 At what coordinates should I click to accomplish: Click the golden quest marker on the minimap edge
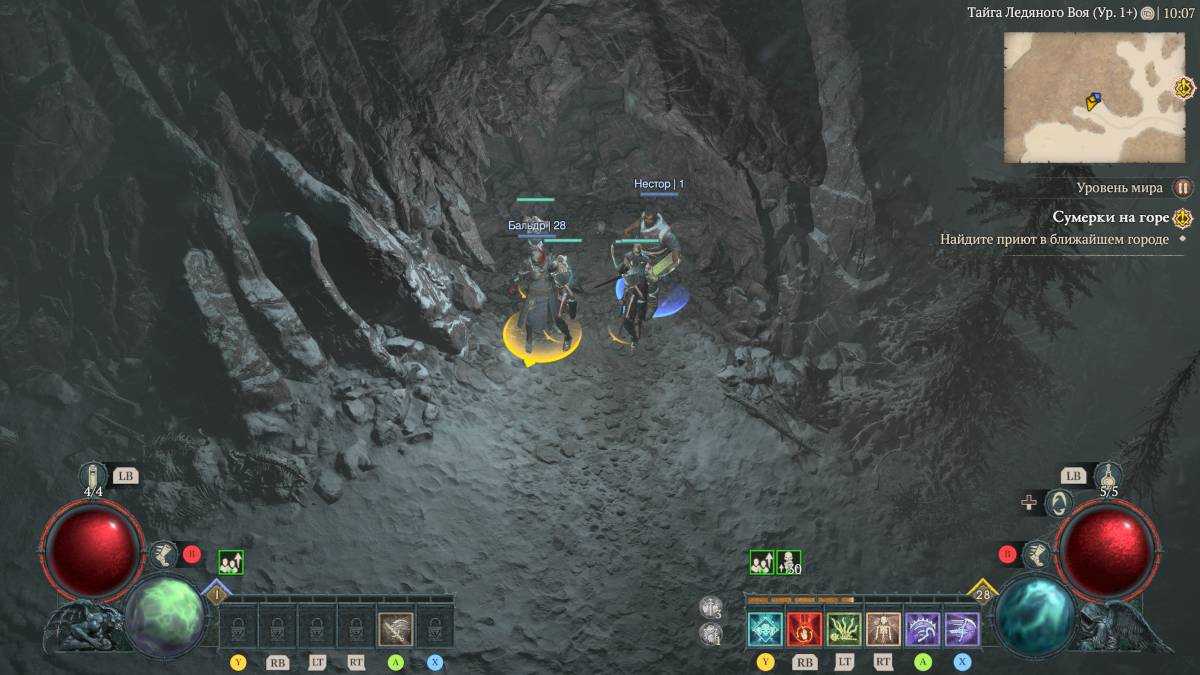(1184, 89)
